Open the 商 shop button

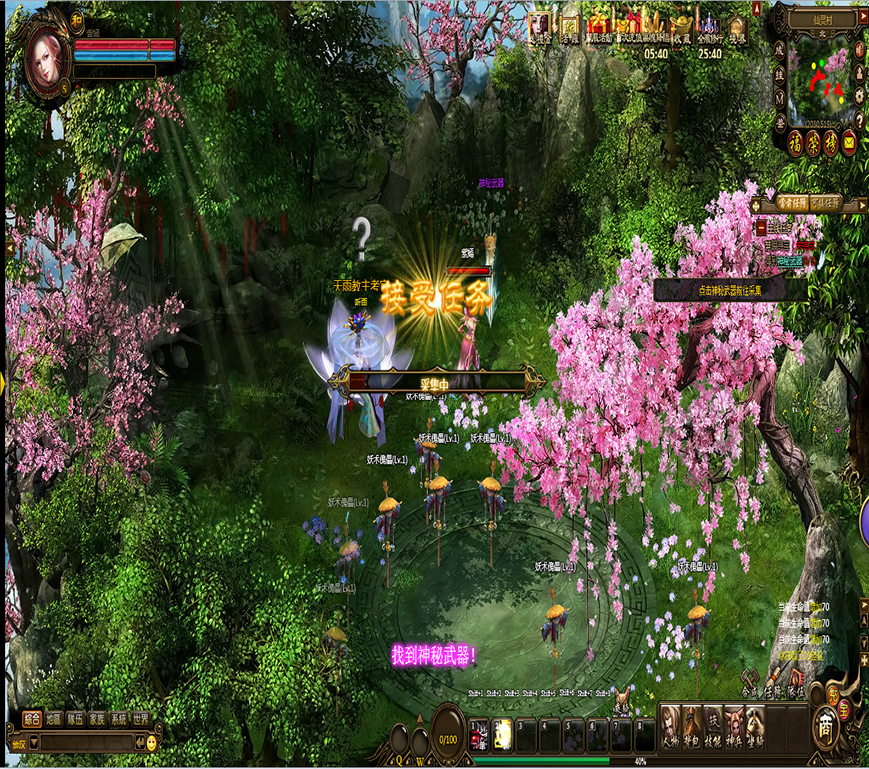click(x=825, y=724)
